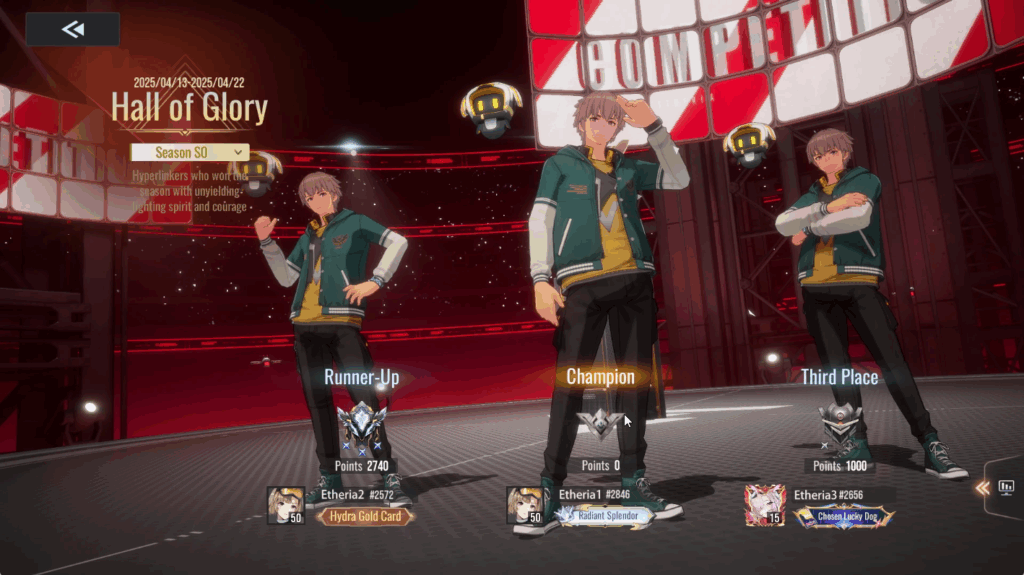Go back using the double-arrow button
The image size is (1024, 575).
[72, 29]
